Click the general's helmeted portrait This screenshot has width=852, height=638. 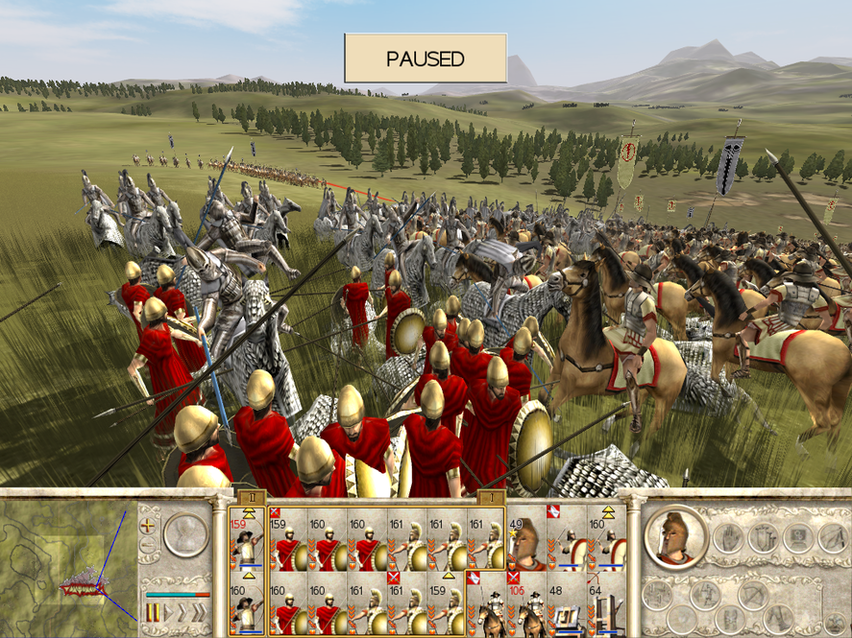(x=676, y=537)
